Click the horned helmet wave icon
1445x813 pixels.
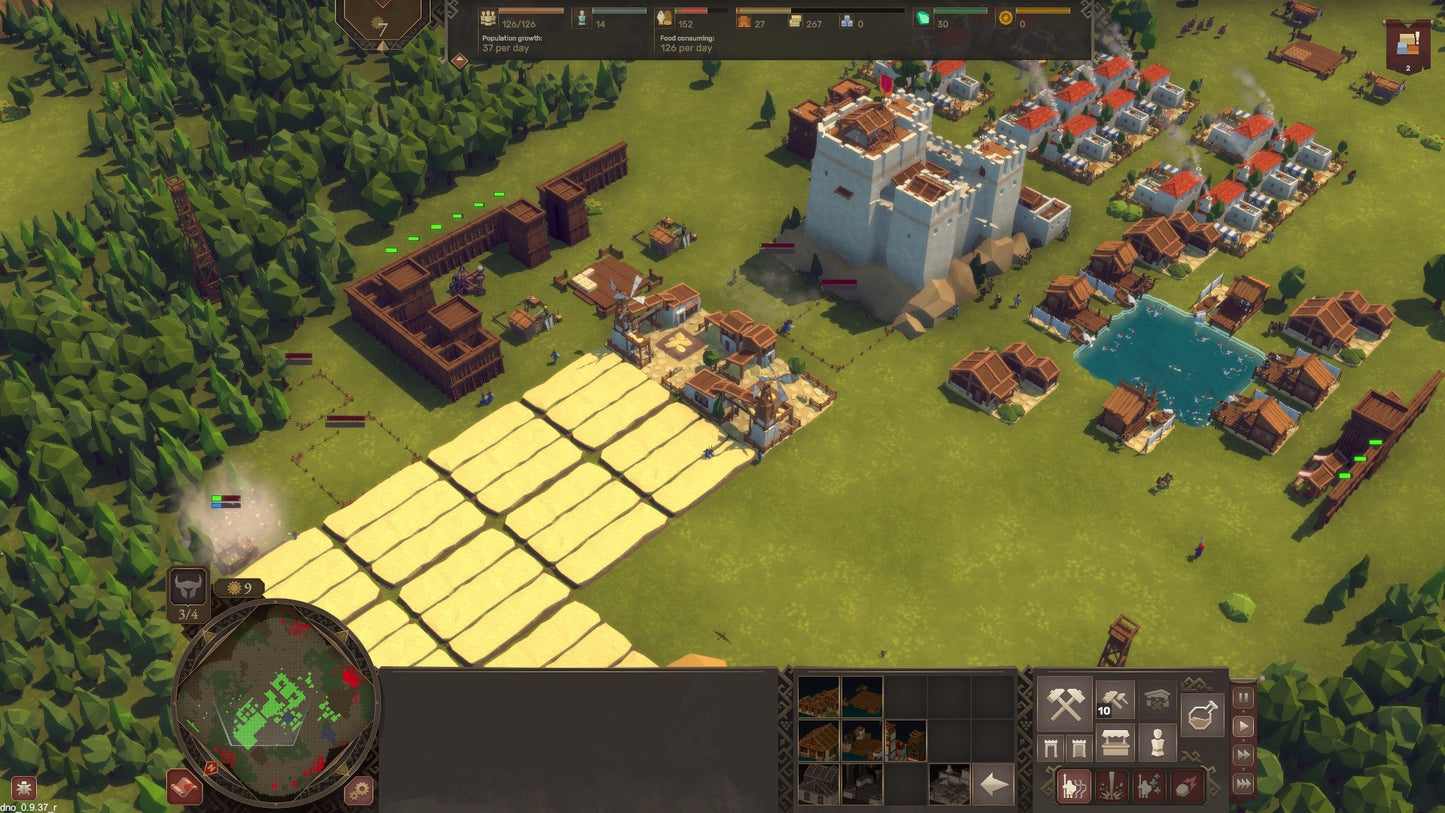pos(188,587)
